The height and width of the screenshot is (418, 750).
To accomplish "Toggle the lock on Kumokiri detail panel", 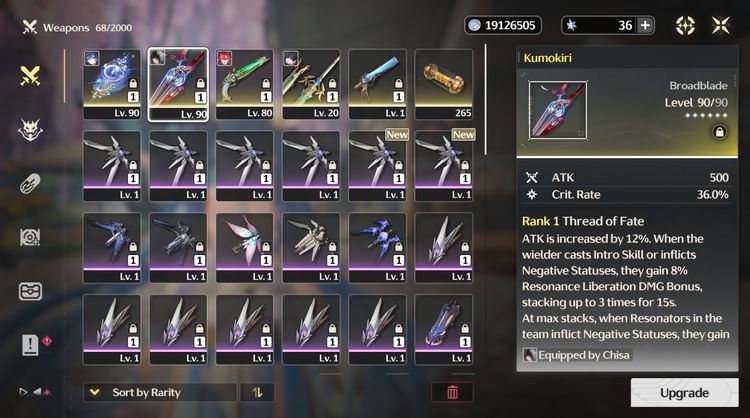I will pyautogui.click(x=718, y=132).
